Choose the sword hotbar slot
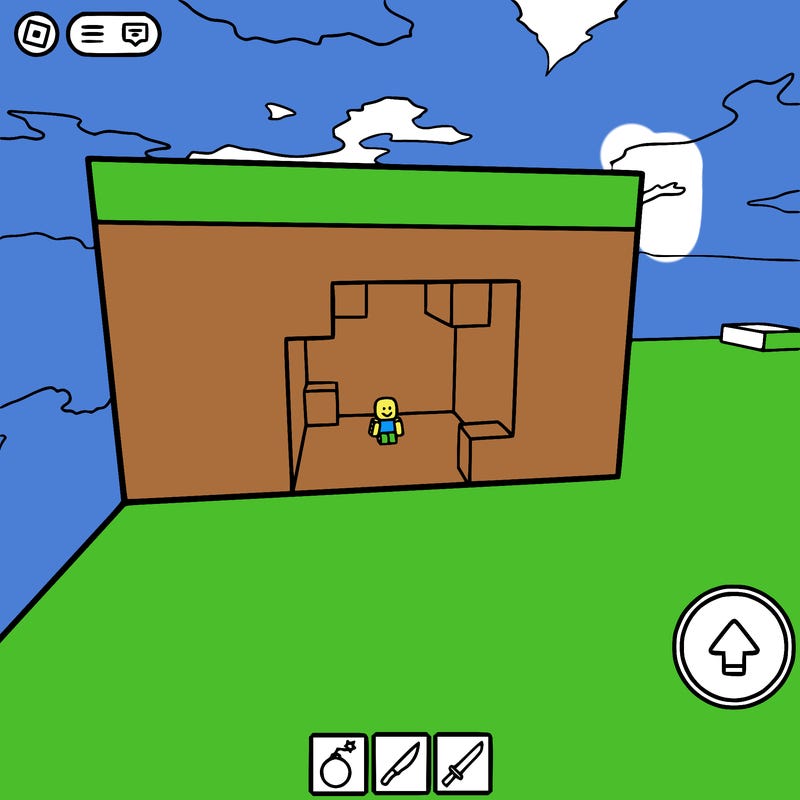This screenshot has height=800, width=800. pyautogui.click(x=463, y=764)
